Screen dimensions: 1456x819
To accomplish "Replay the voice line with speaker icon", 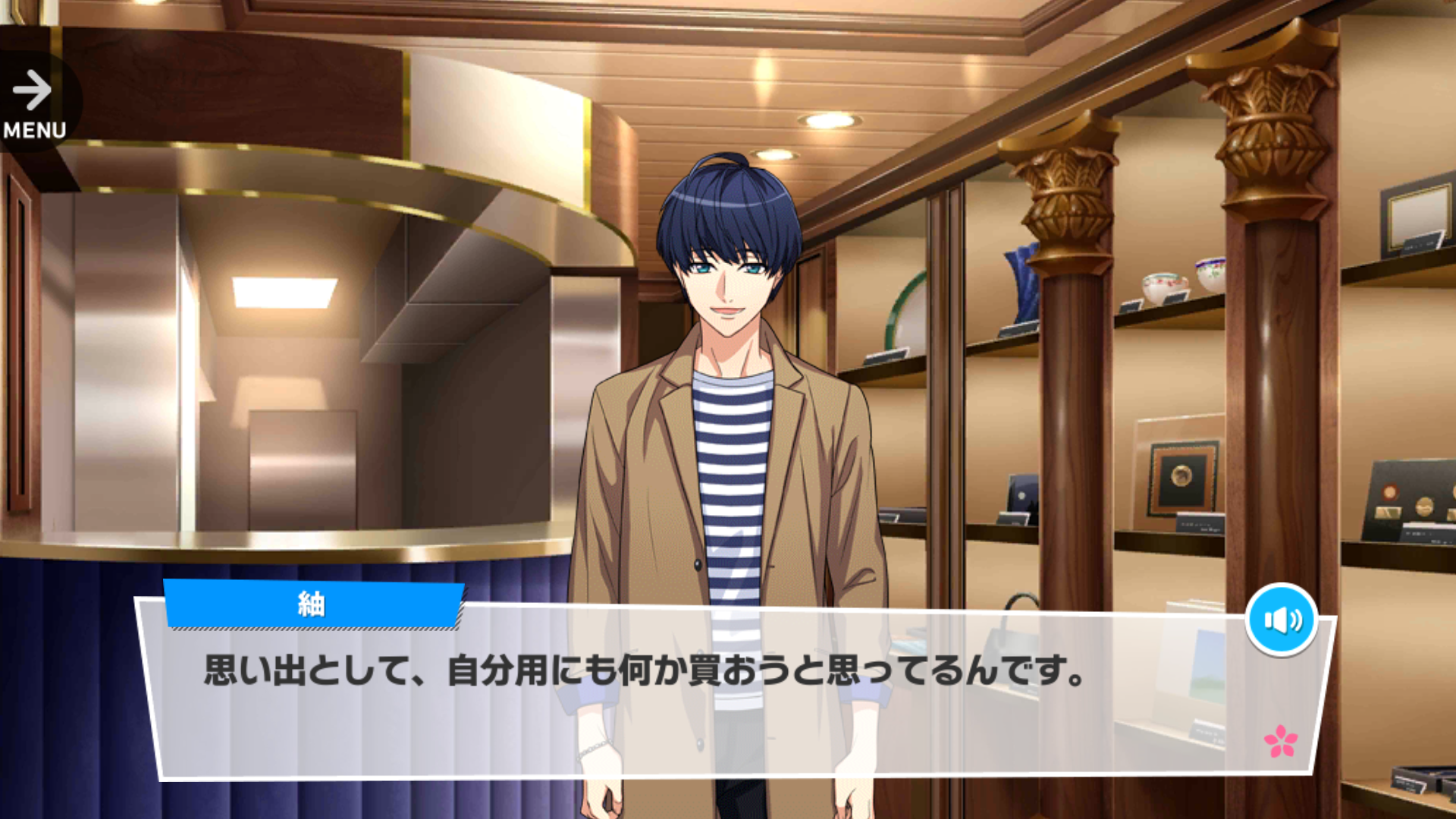I will click(1281, 620).
